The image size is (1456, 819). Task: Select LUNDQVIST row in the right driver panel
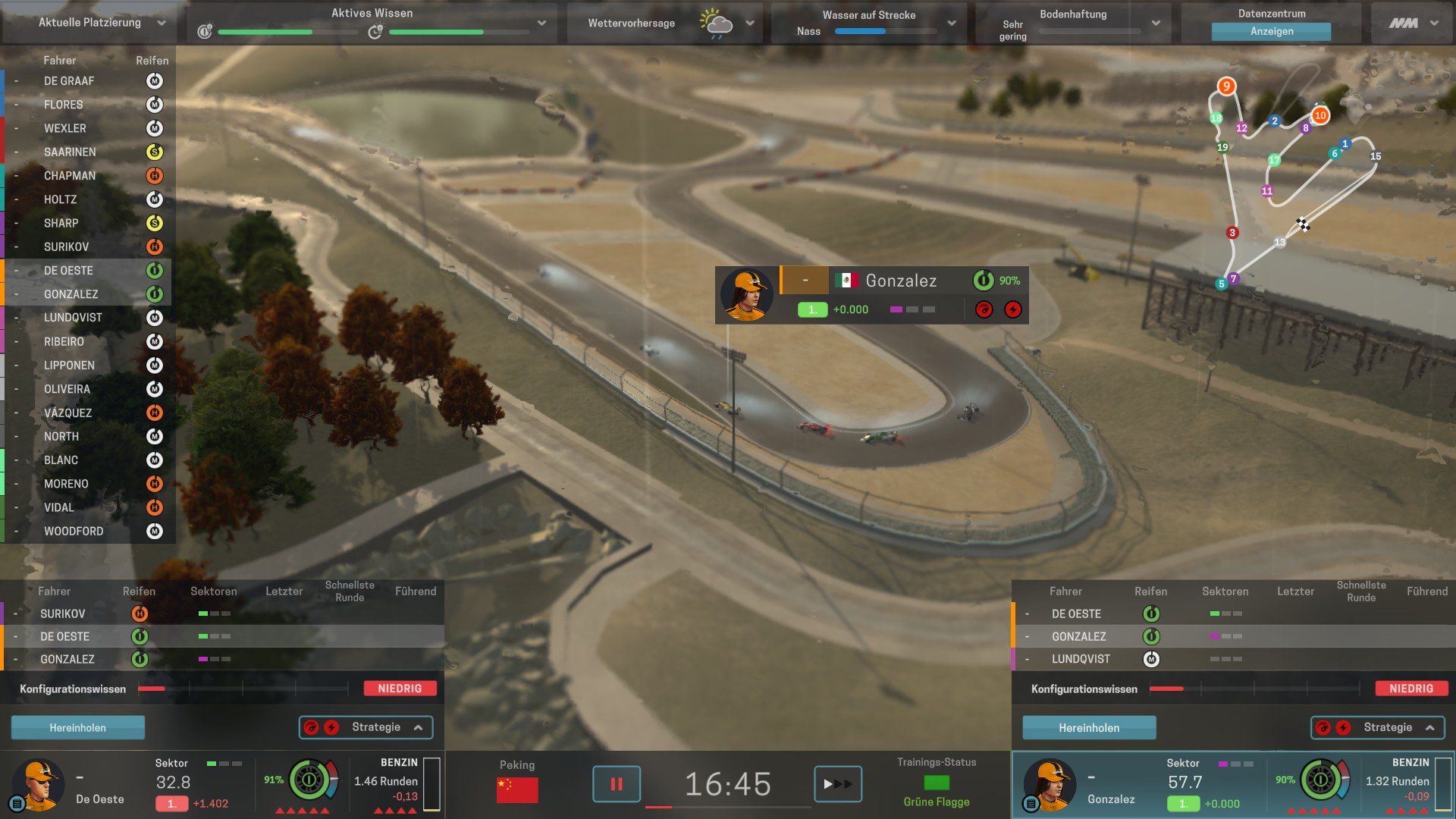tap(1081, 659)
